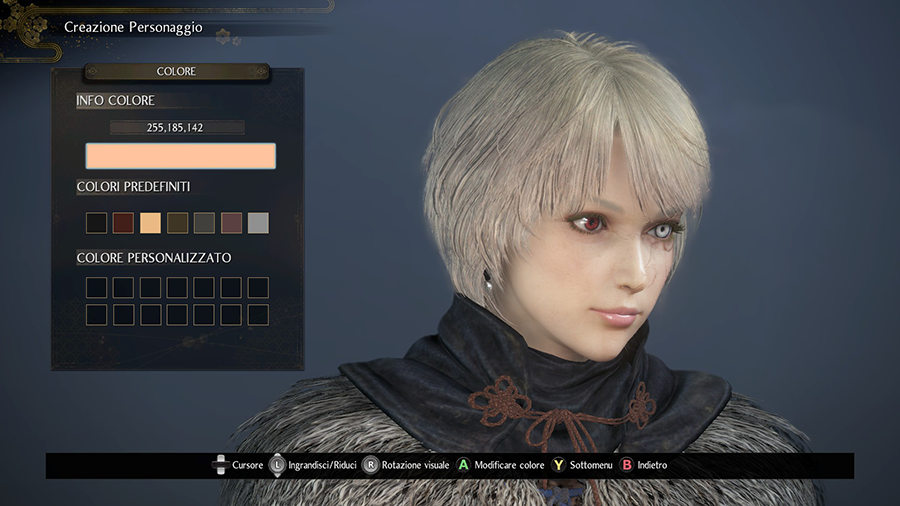Select the black preset color swatch
This screenshot has height=506, width=900.
coord(97,223)
